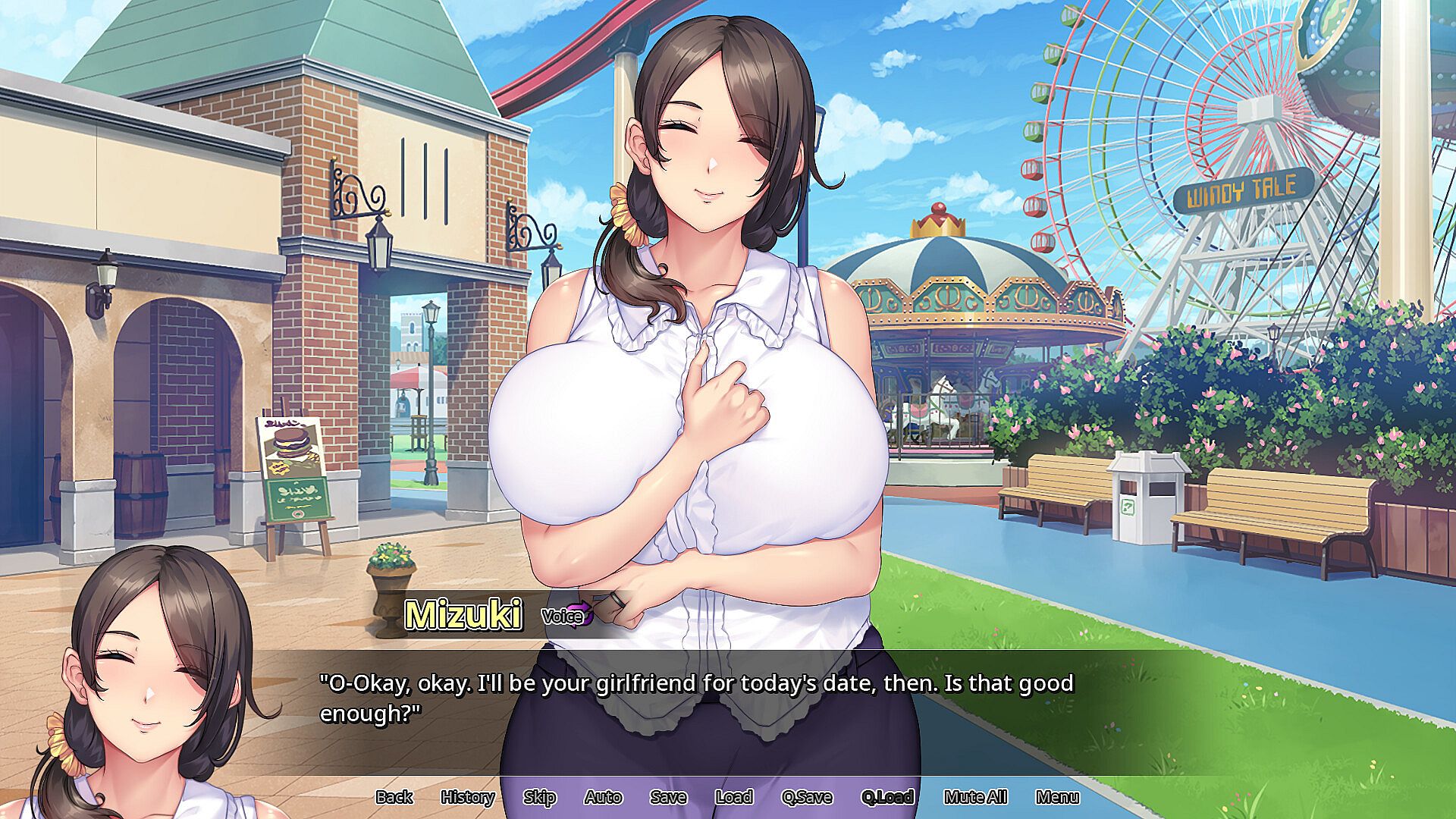Open the Load screen
The image size is (1456, 819).
(x=733, y=797)
